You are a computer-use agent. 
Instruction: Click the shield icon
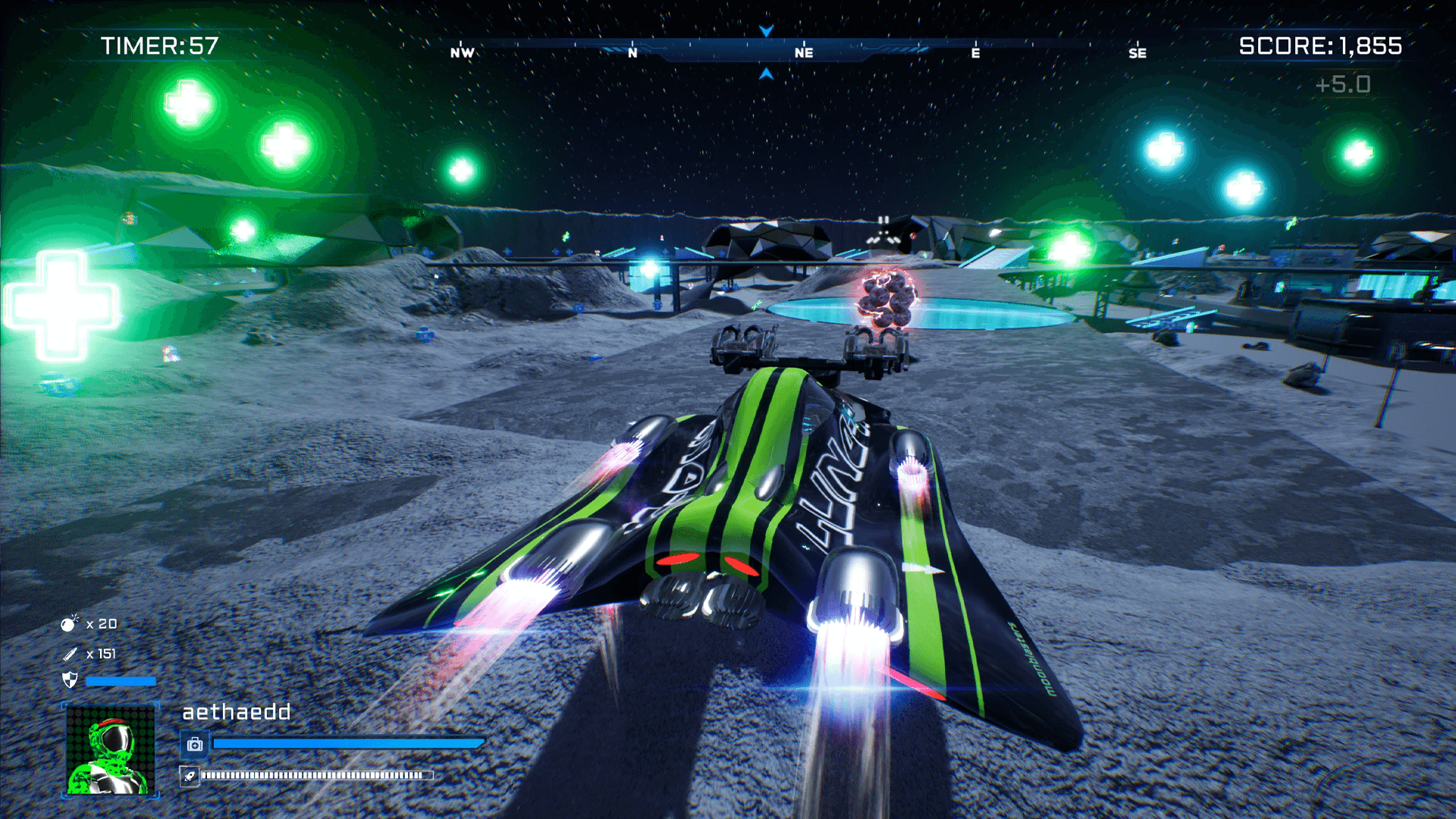70,680
